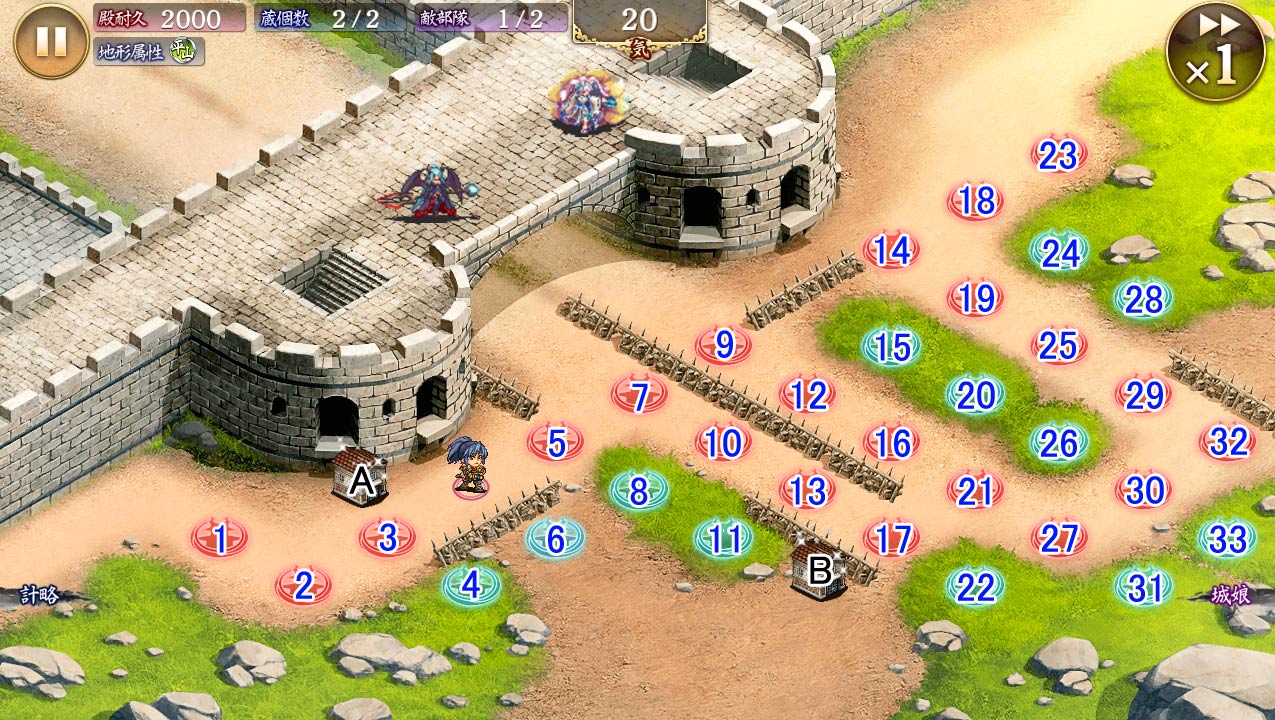Select blue placement tile number 28

click(1143, 299)
